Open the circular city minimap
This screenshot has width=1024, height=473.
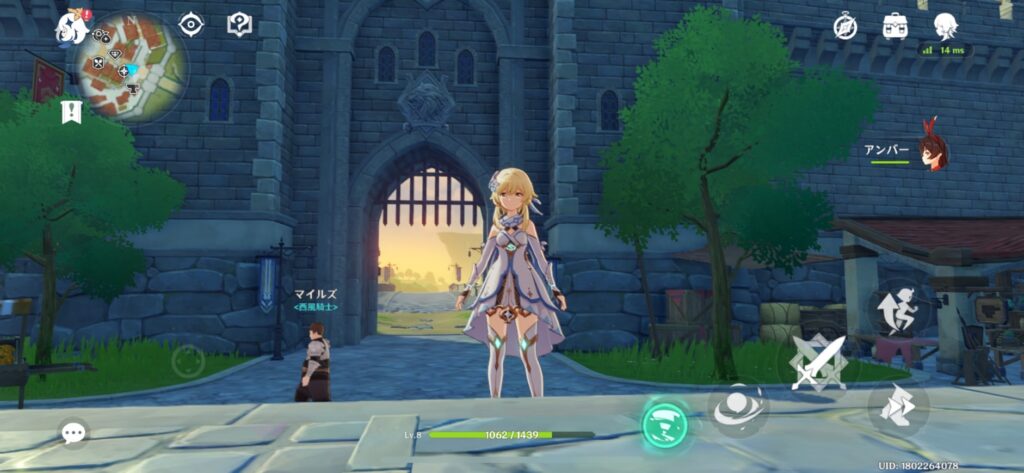[x=132, y=66]
